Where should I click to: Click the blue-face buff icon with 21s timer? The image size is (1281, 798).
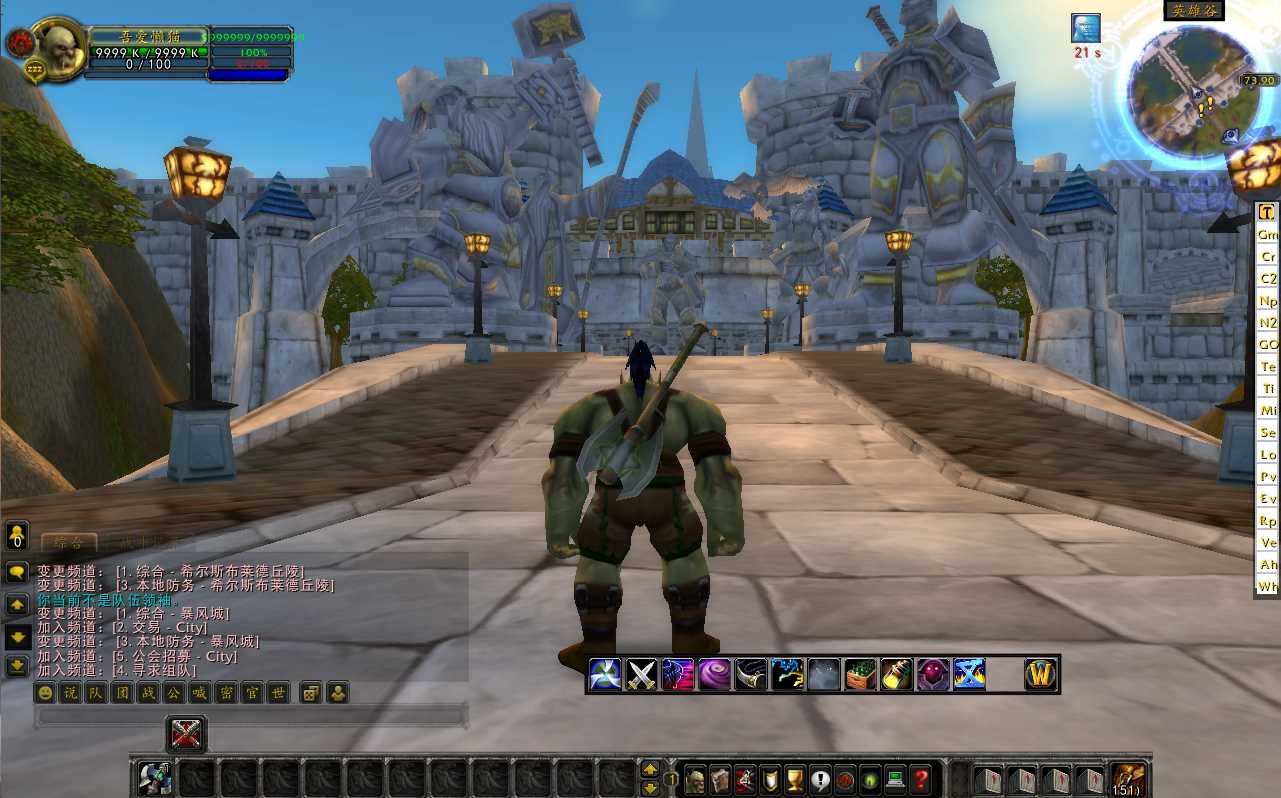(x=1086, y=28)
